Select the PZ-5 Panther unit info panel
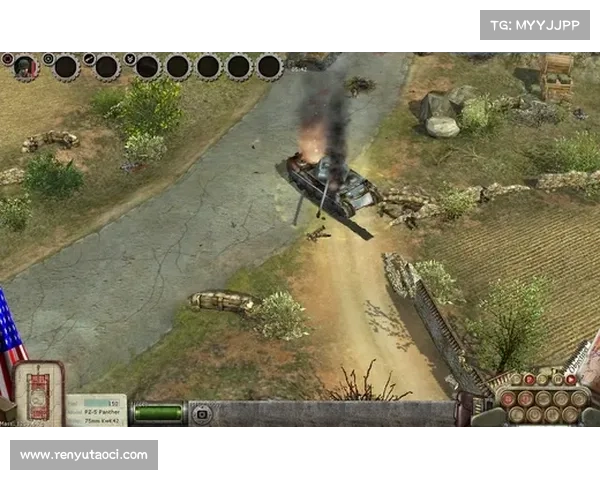600x480 pixels. click(x=96, y=410)
